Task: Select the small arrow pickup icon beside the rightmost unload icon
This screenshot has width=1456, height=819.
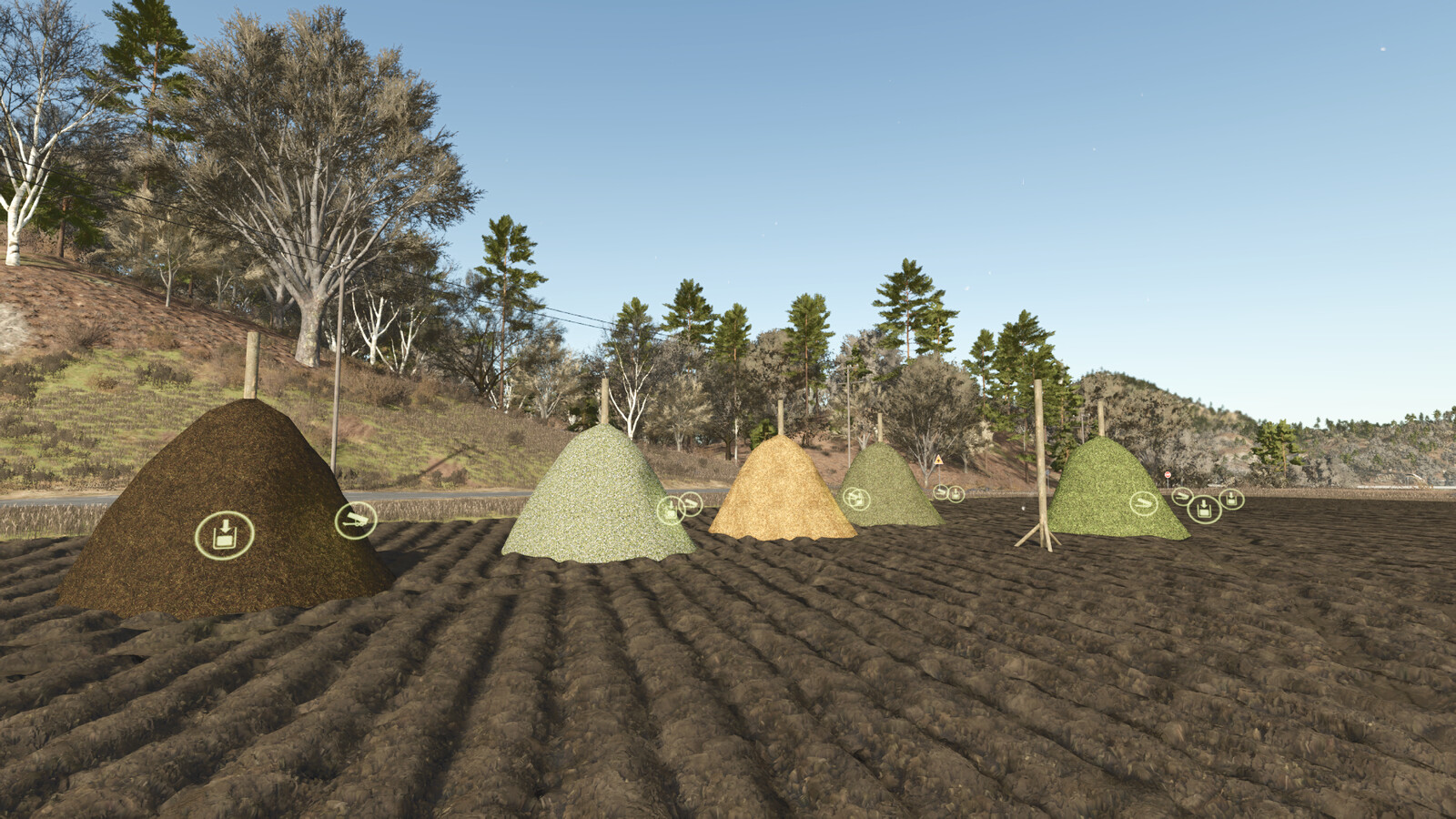Action: click(x=1182, y=497)
